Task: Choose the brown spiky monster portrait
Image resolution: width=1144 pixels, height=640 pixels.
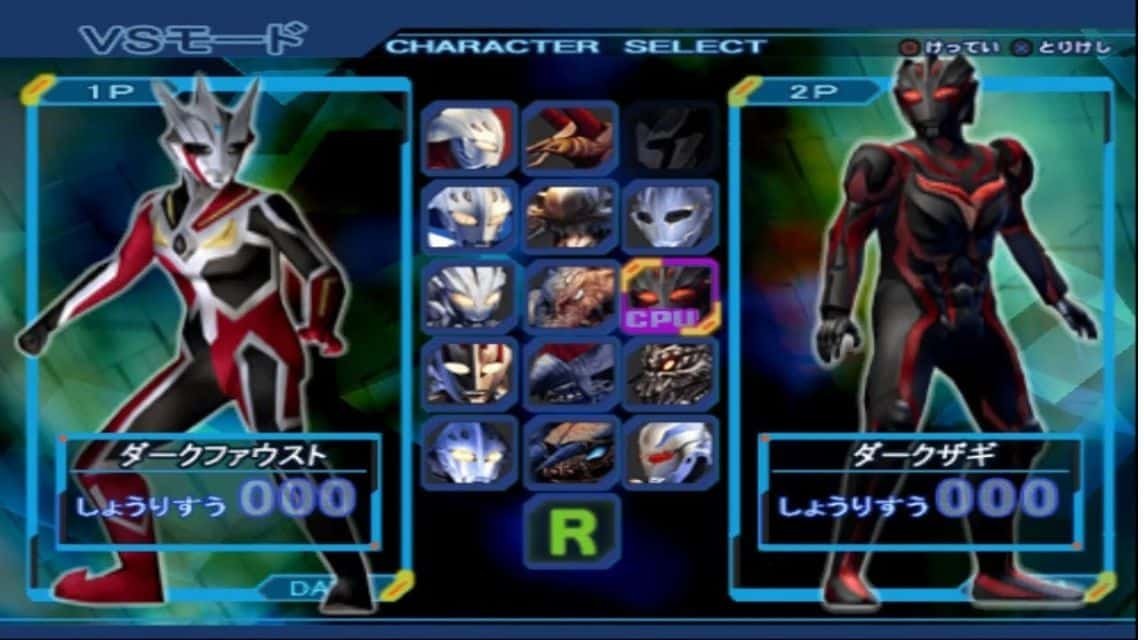Action: point(571,216)
